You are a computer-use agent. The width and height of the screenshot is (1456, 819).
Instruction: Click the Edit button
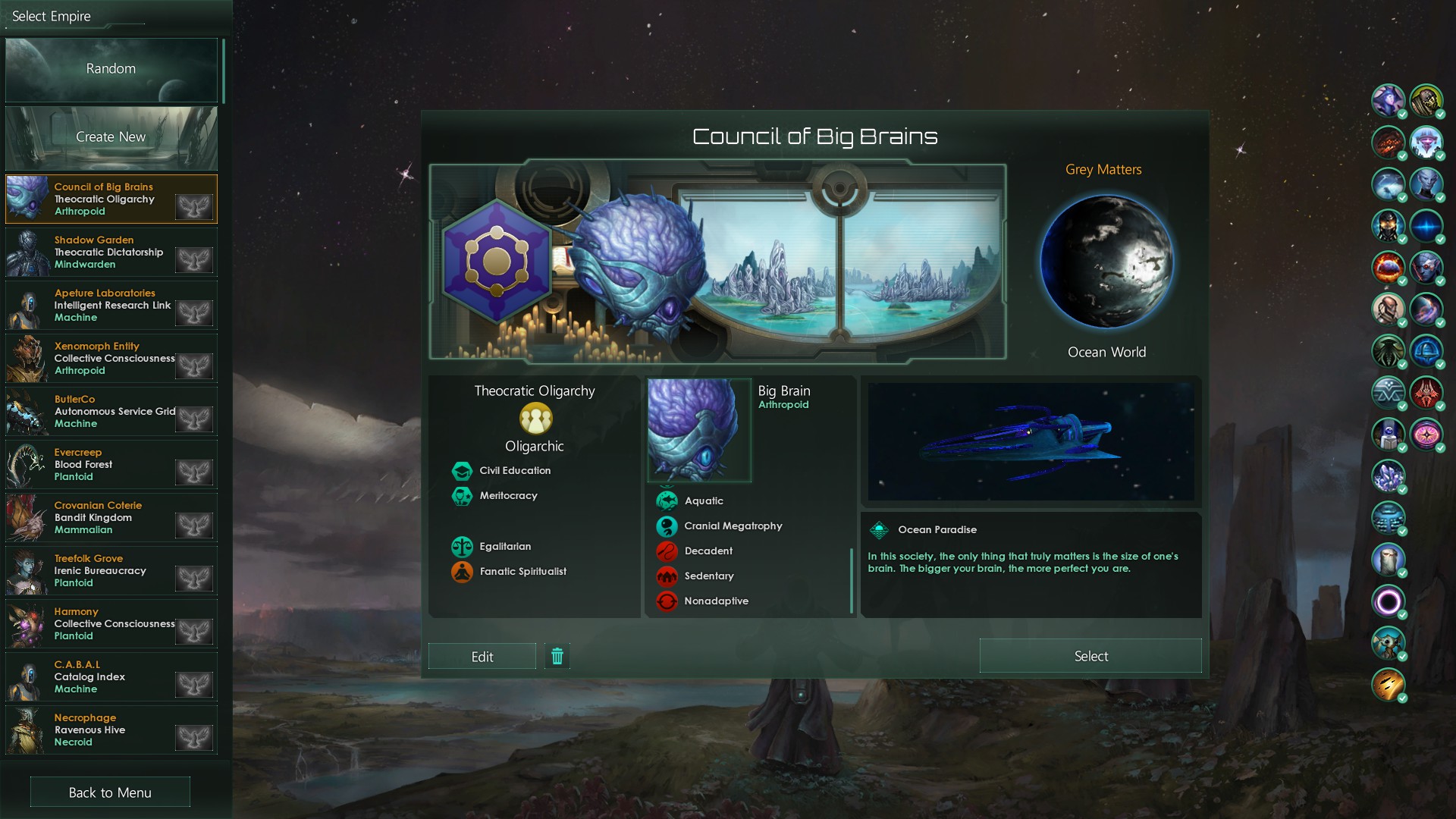[482, 656]
